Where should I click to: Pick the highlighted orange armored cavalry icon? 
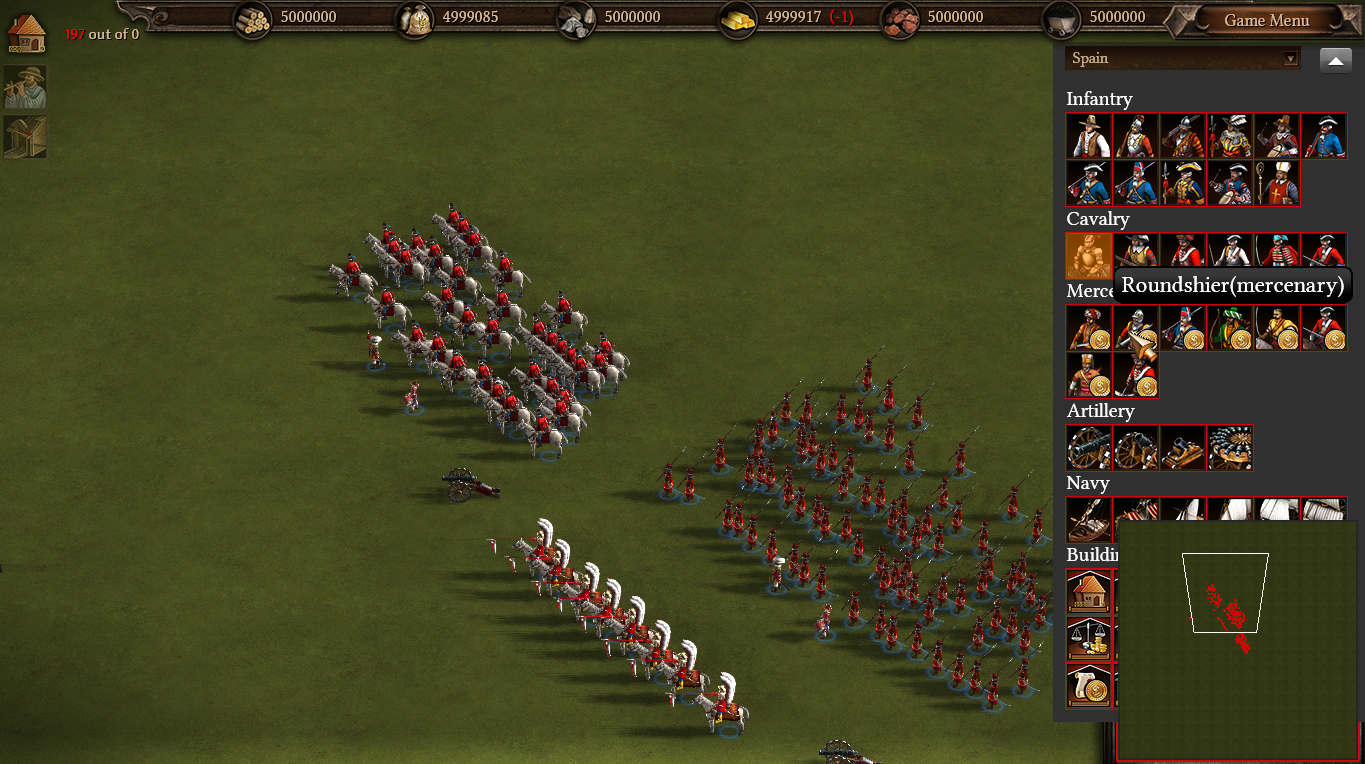click(1089, 256)
